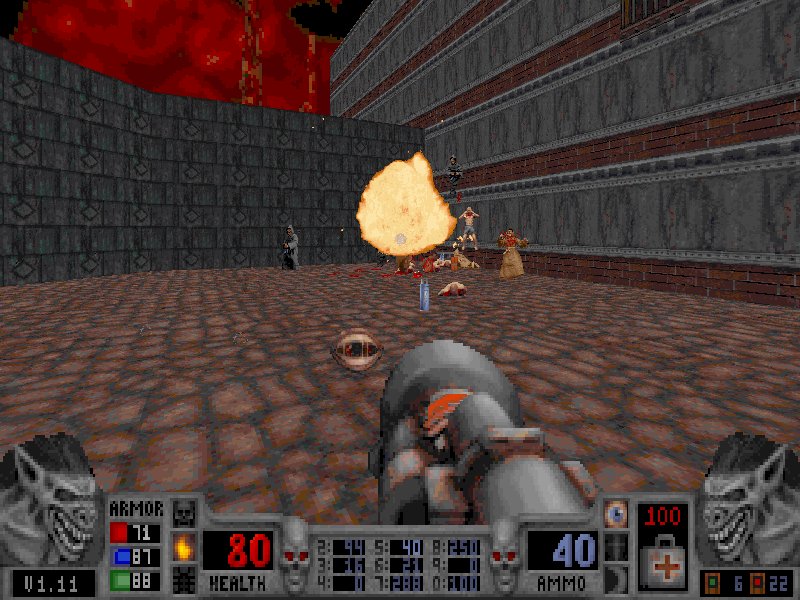This screenshot has width=800, height=600.
Task: Select the doctor's bag inventory item
Action: [x=662, y=561]
